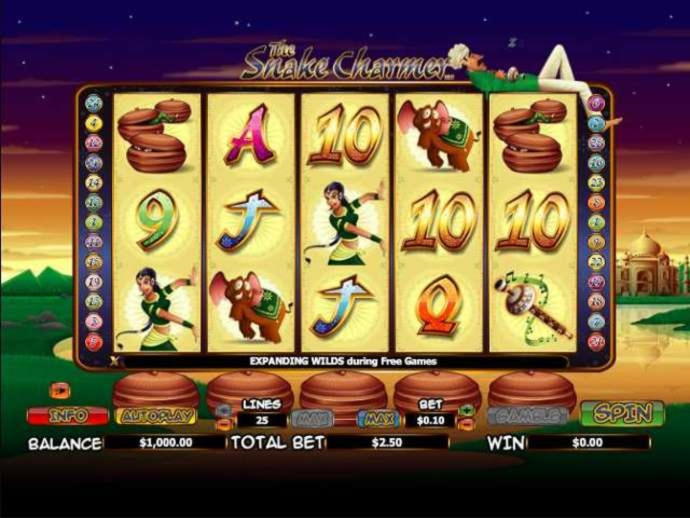Image resolution: width=690 pixels, height=518 pixels.
Task: Reduce the lines count with the orange arrow
Action: click(x=223, y=424)
